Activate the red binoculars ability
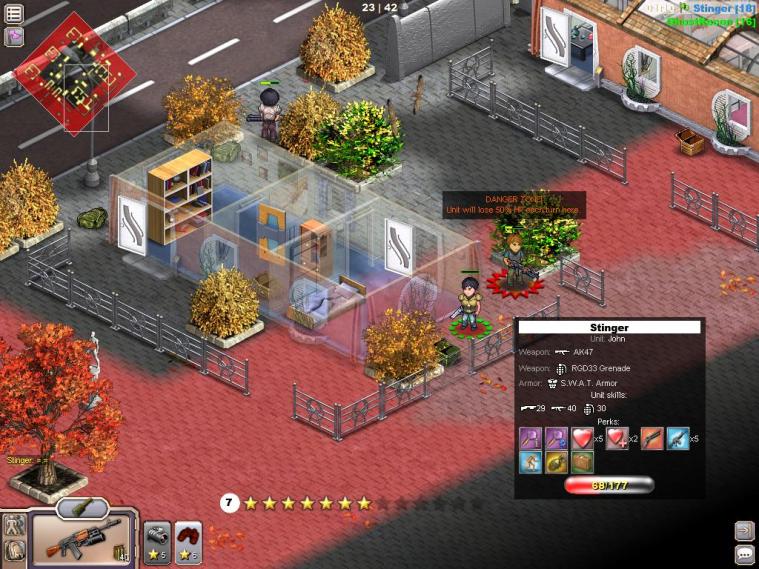The height and width of the screenshot is (569, 759). (x=188, y=540)
